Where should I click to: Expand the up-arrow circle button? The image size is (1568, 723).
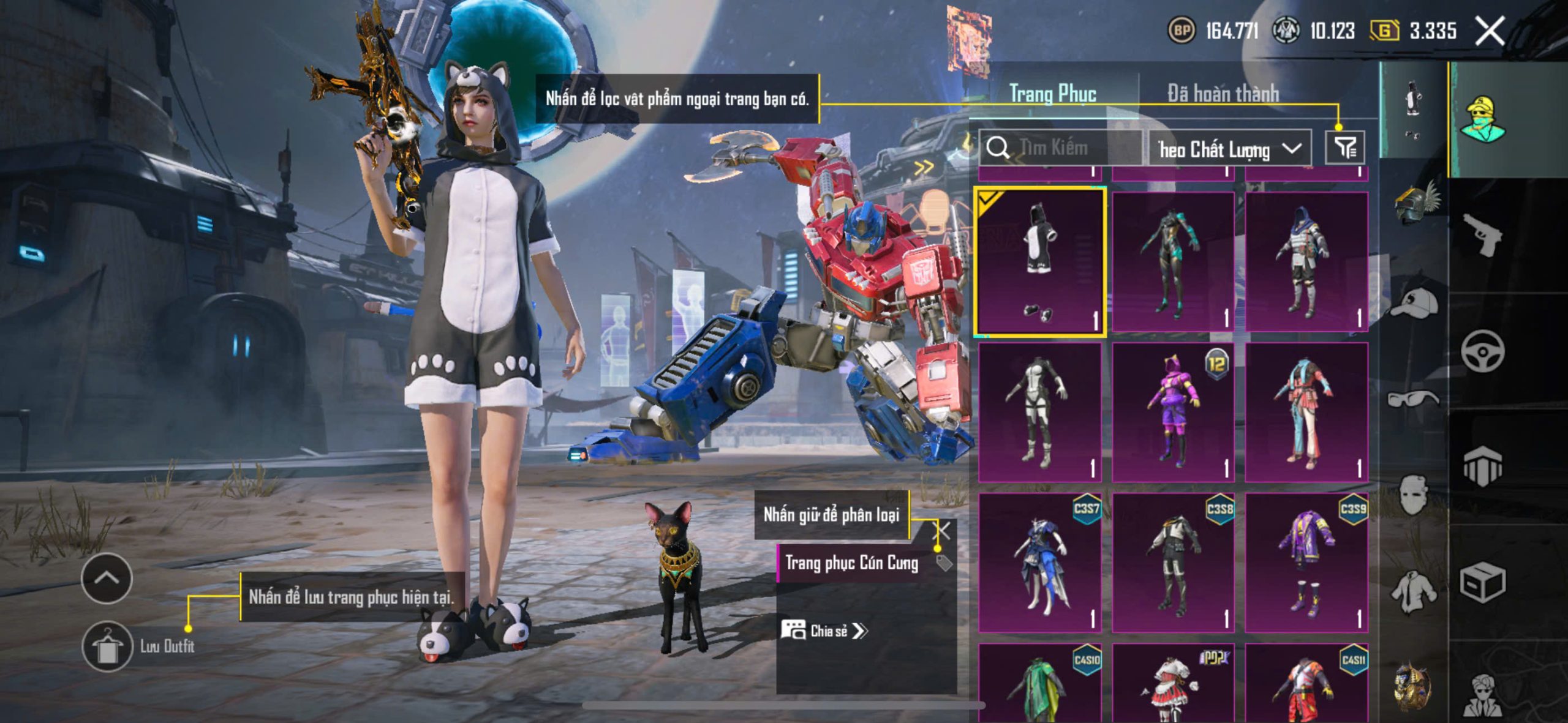(107, 579)
